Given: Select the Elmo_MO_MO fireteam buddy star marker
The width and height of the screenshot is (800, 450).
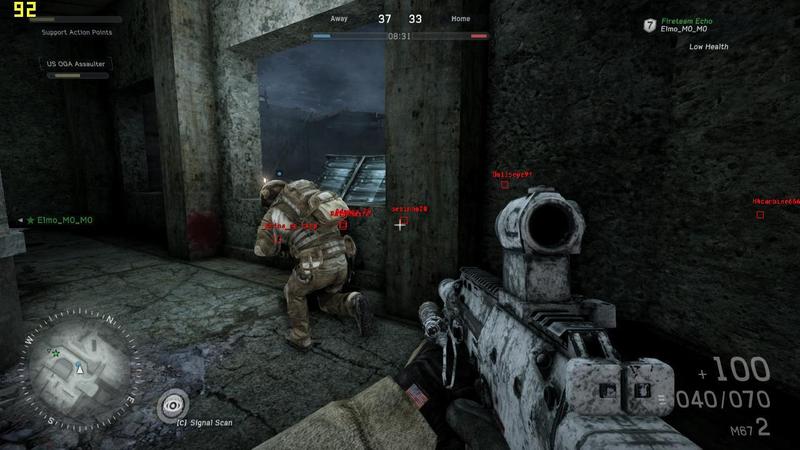Looking at the screenshot, I should [31, 220].
